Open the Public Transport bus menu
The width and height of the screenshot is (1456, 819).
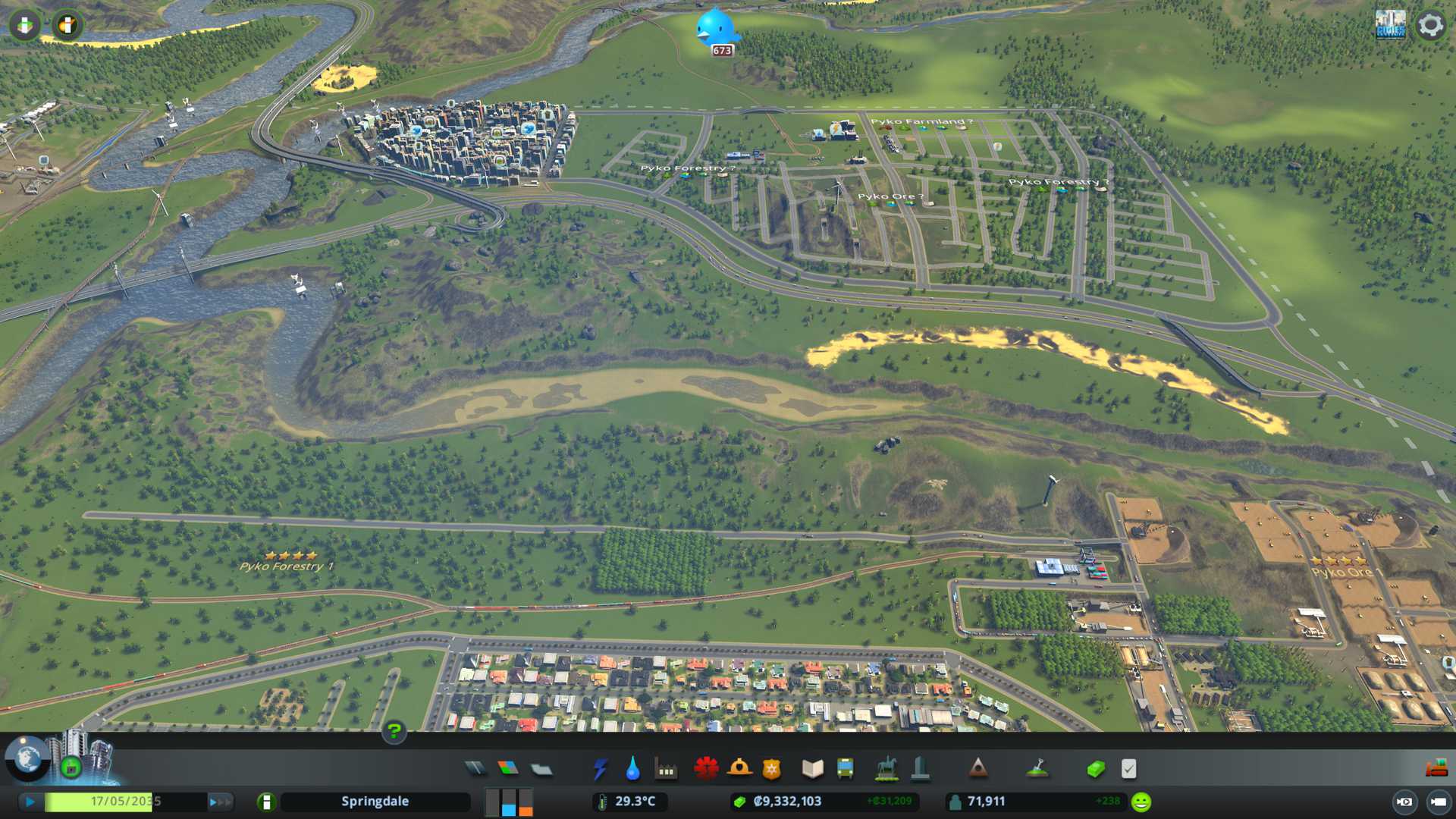pyautogui.click(x=845, y=769)
